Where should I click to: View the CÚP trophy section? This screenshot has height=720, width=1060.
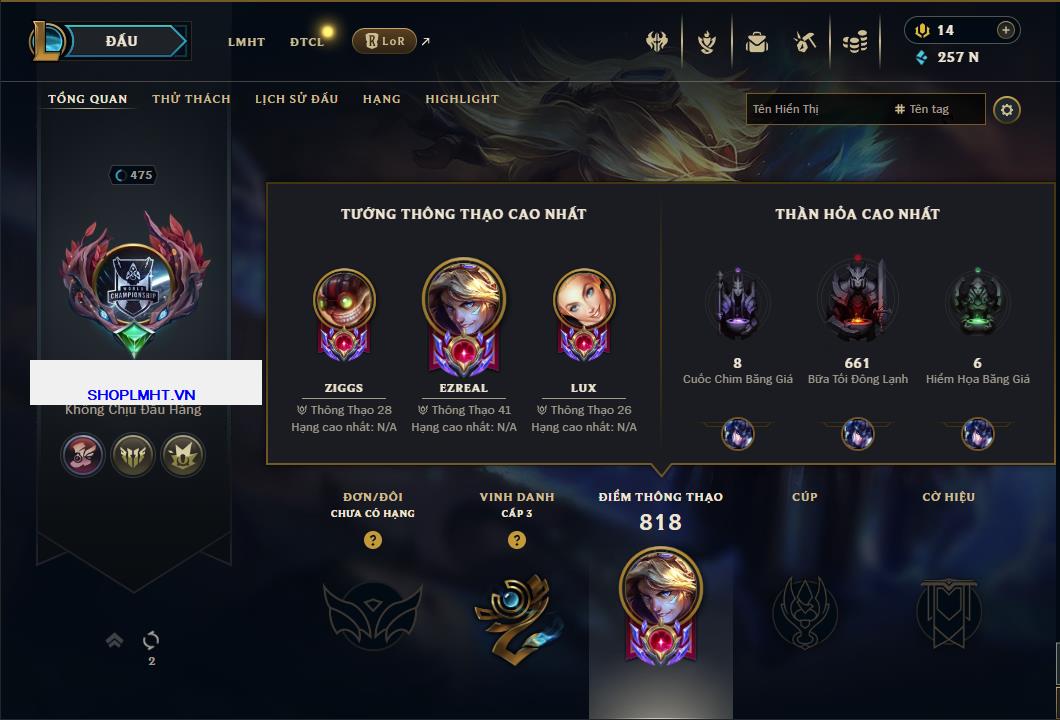pyautogui.click(x=804, y=612)
